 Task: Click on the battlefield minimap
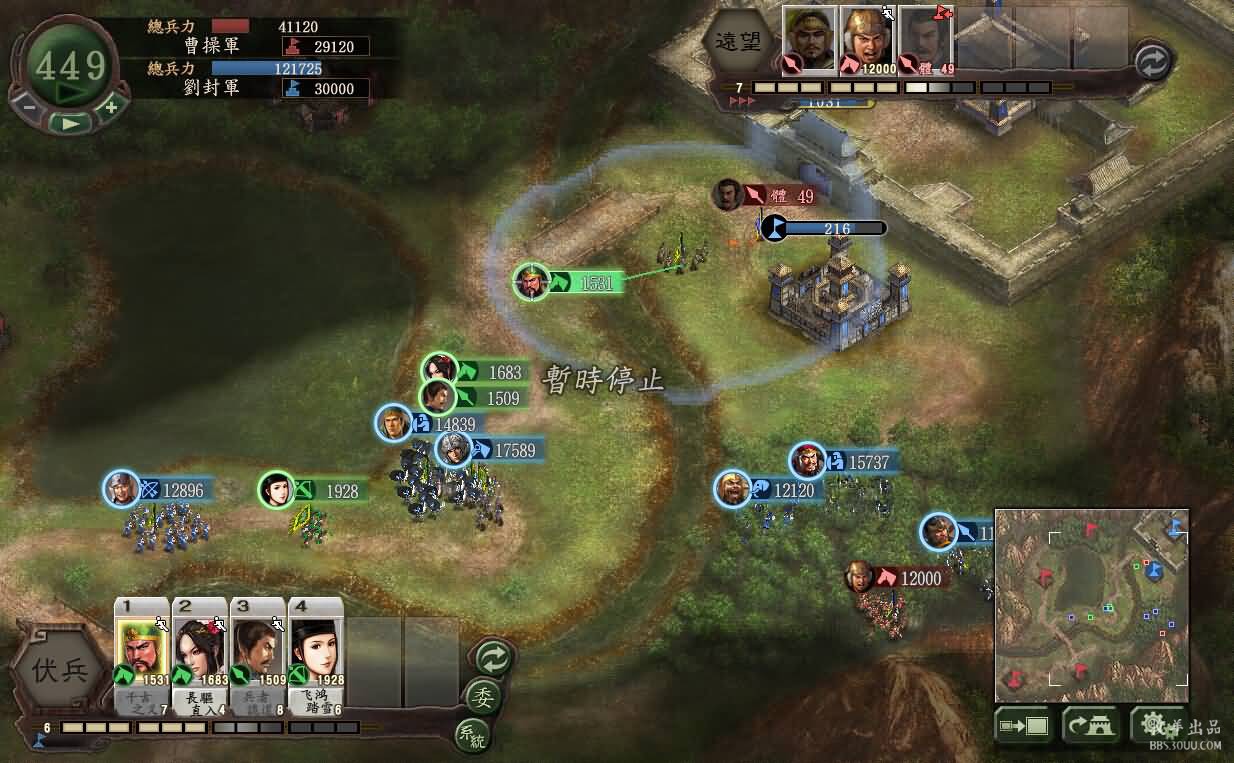tap(1091, 604)
